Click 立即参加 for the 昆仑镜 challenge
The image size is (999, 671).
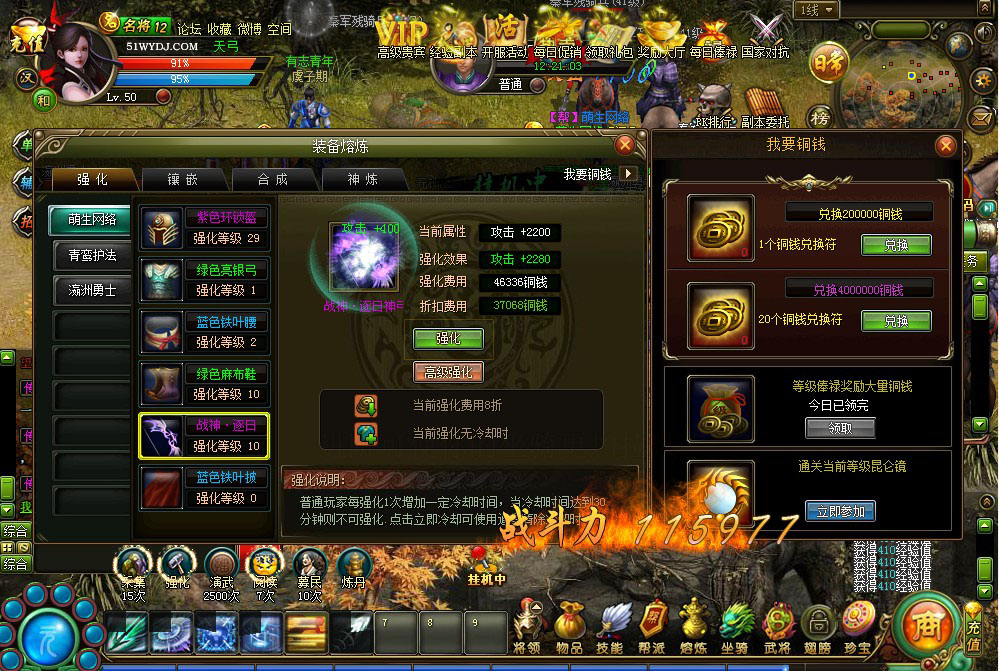[x=839, y=511]
